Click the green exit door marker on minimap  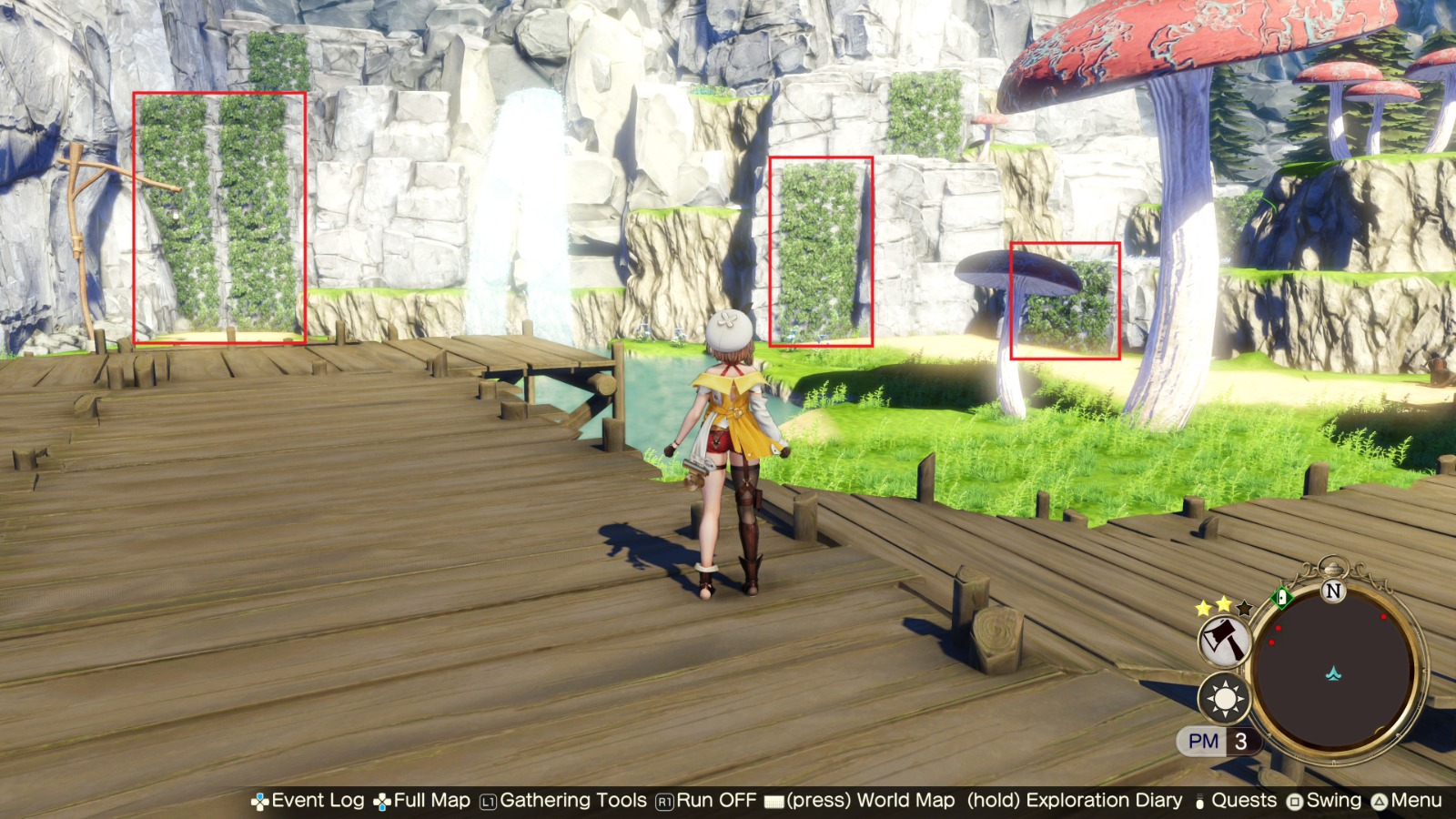coord(1280,596)
